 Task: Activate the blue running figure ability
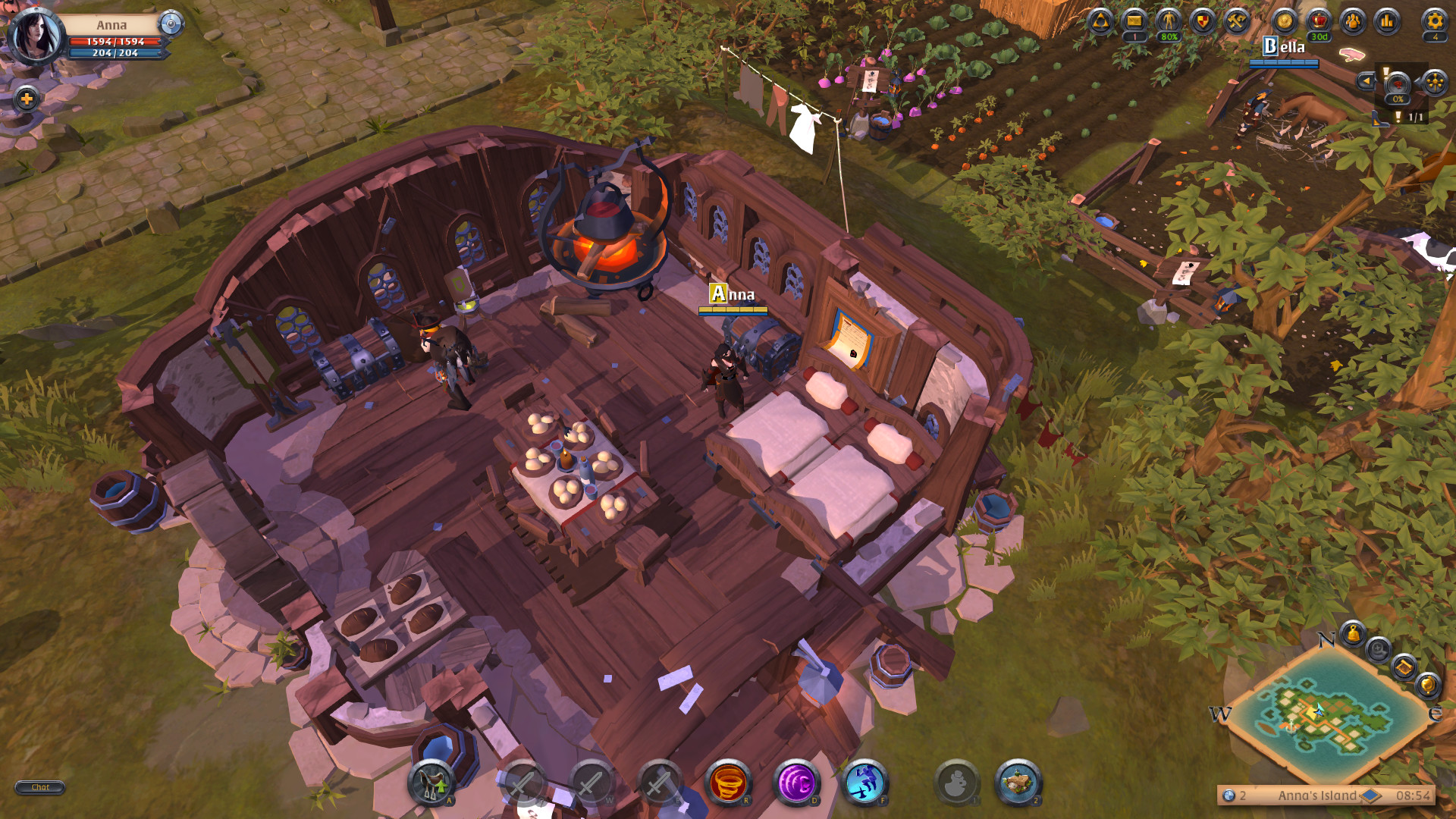click(864, 783)
